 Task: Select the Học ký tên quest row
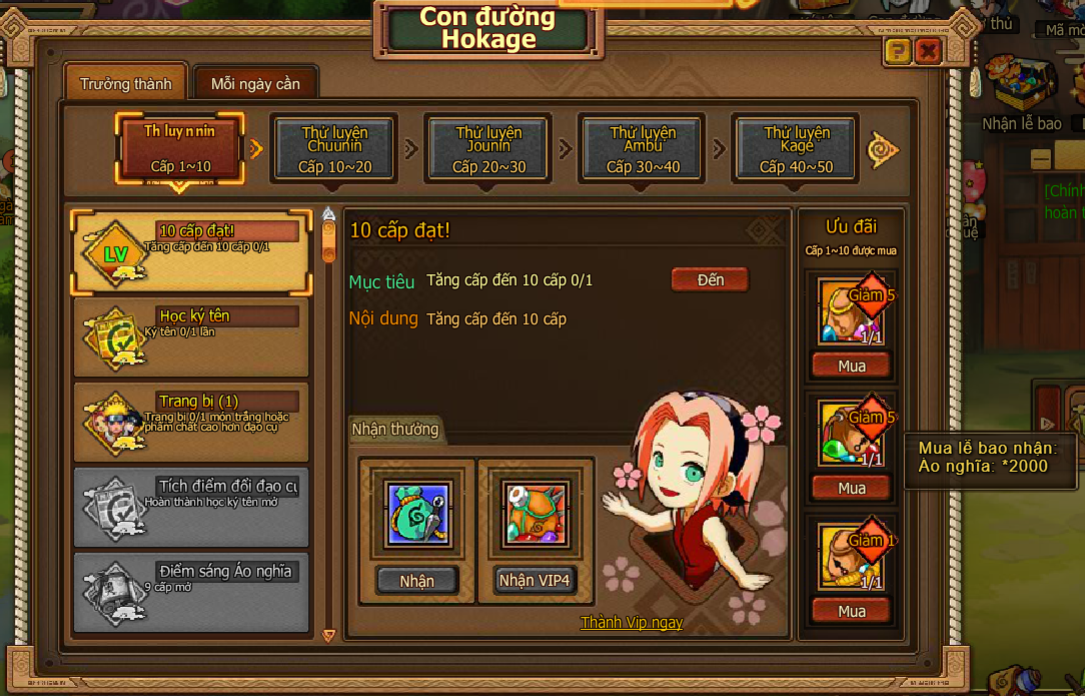pyautogui.click(x=190, y=337)
